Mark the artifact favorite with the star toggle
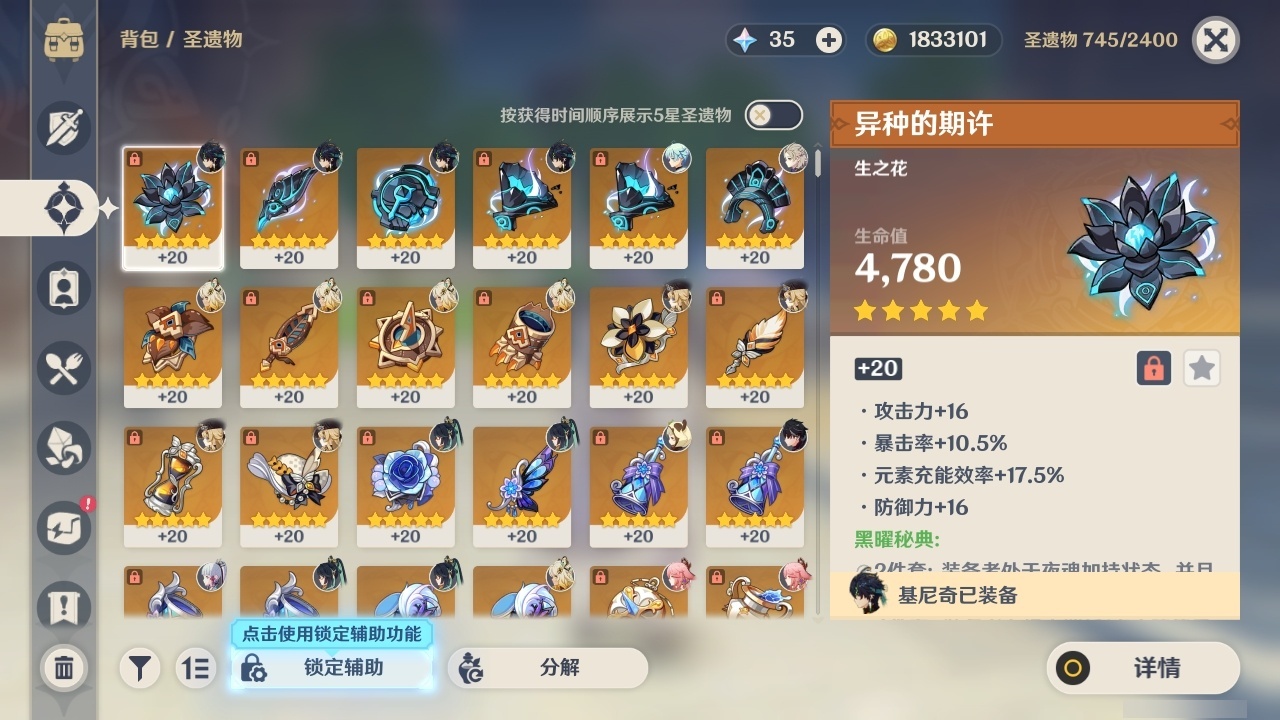Viewport: 1280px width, 720px height. tap(1201, 368)
